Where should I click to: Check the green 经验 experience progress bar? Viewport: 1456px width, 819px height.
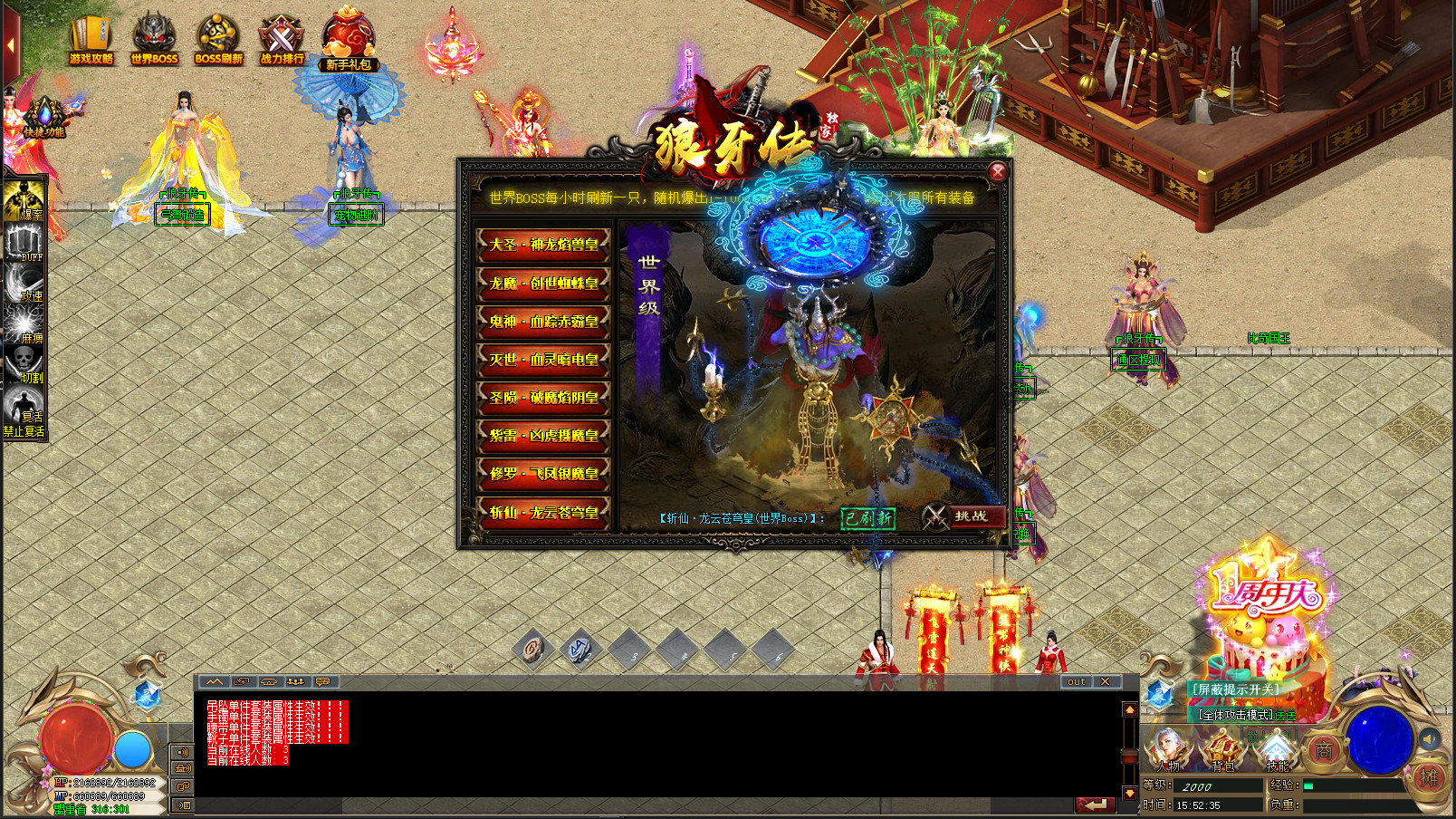(1308, 786)
